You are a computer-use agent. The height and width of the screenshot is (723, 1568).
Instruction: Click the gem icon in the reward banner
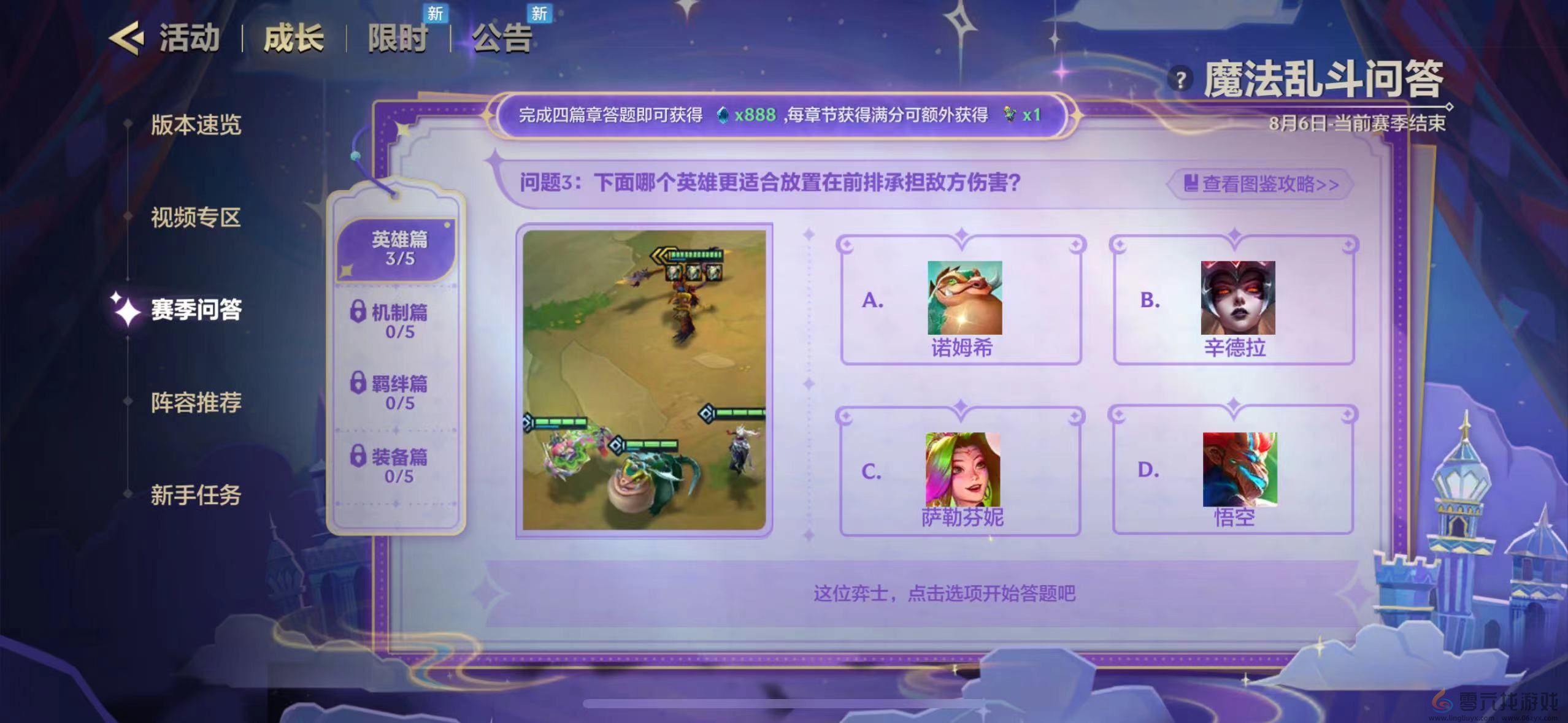723,115
